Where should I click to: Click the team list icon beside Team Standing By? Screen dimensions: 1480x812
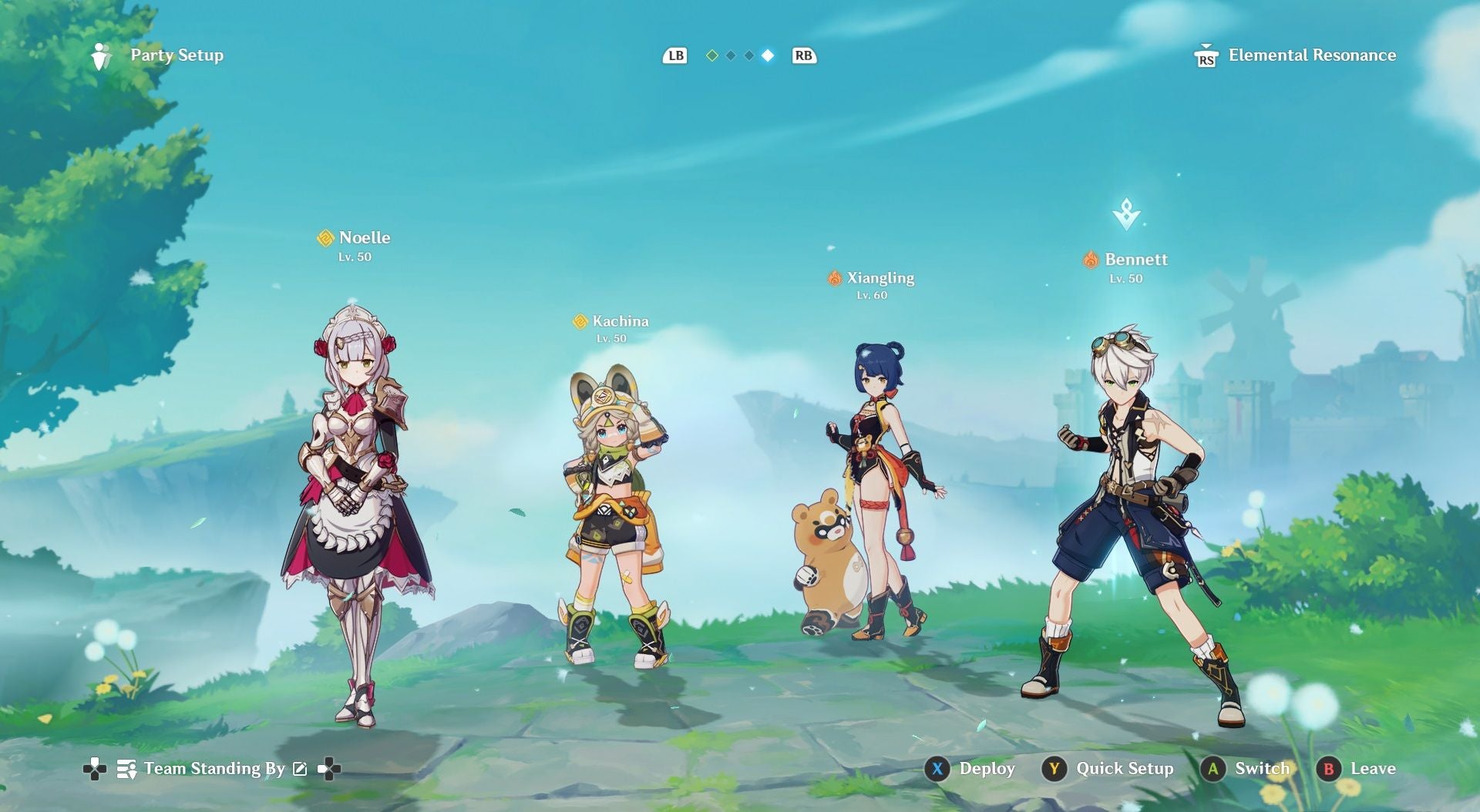point(126,769)
